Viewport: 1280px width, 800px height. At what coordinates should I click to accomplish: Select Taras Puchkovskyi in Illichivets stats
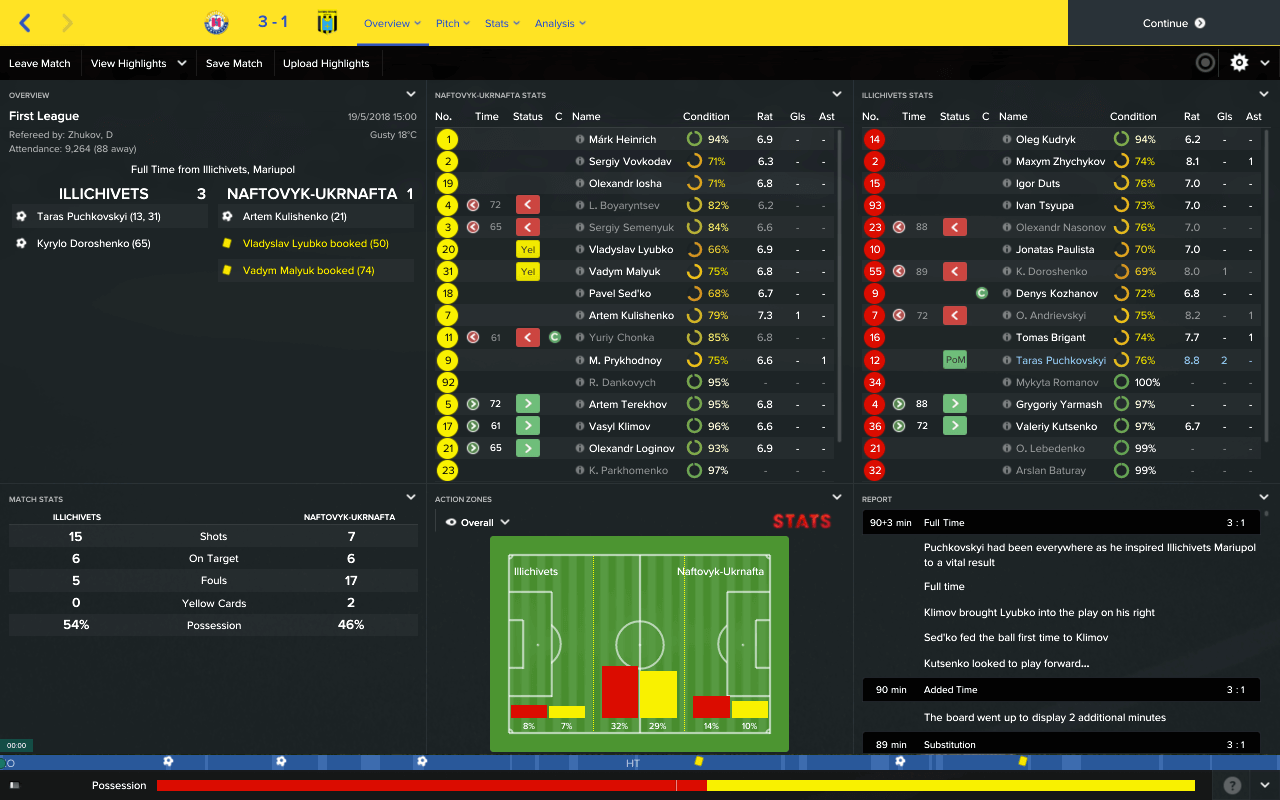click(1060, 360)
